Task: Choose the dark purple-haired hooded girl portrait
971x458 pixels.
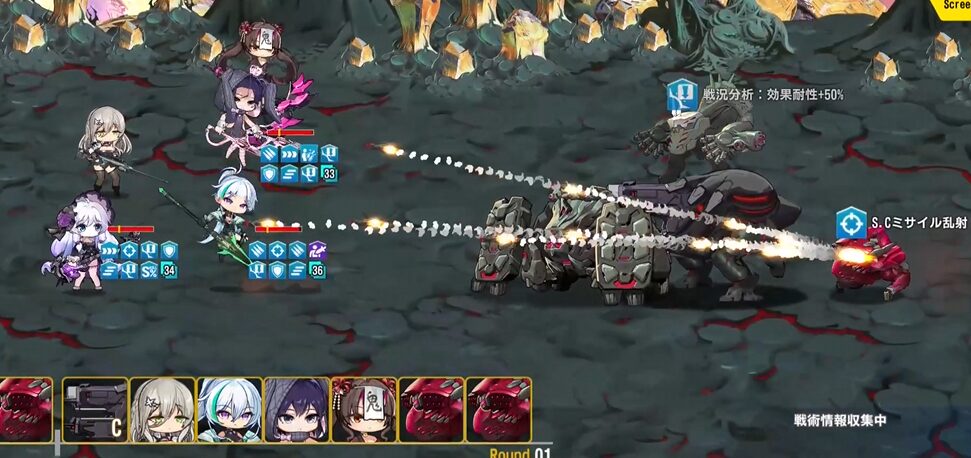Action: click(297, 409)
